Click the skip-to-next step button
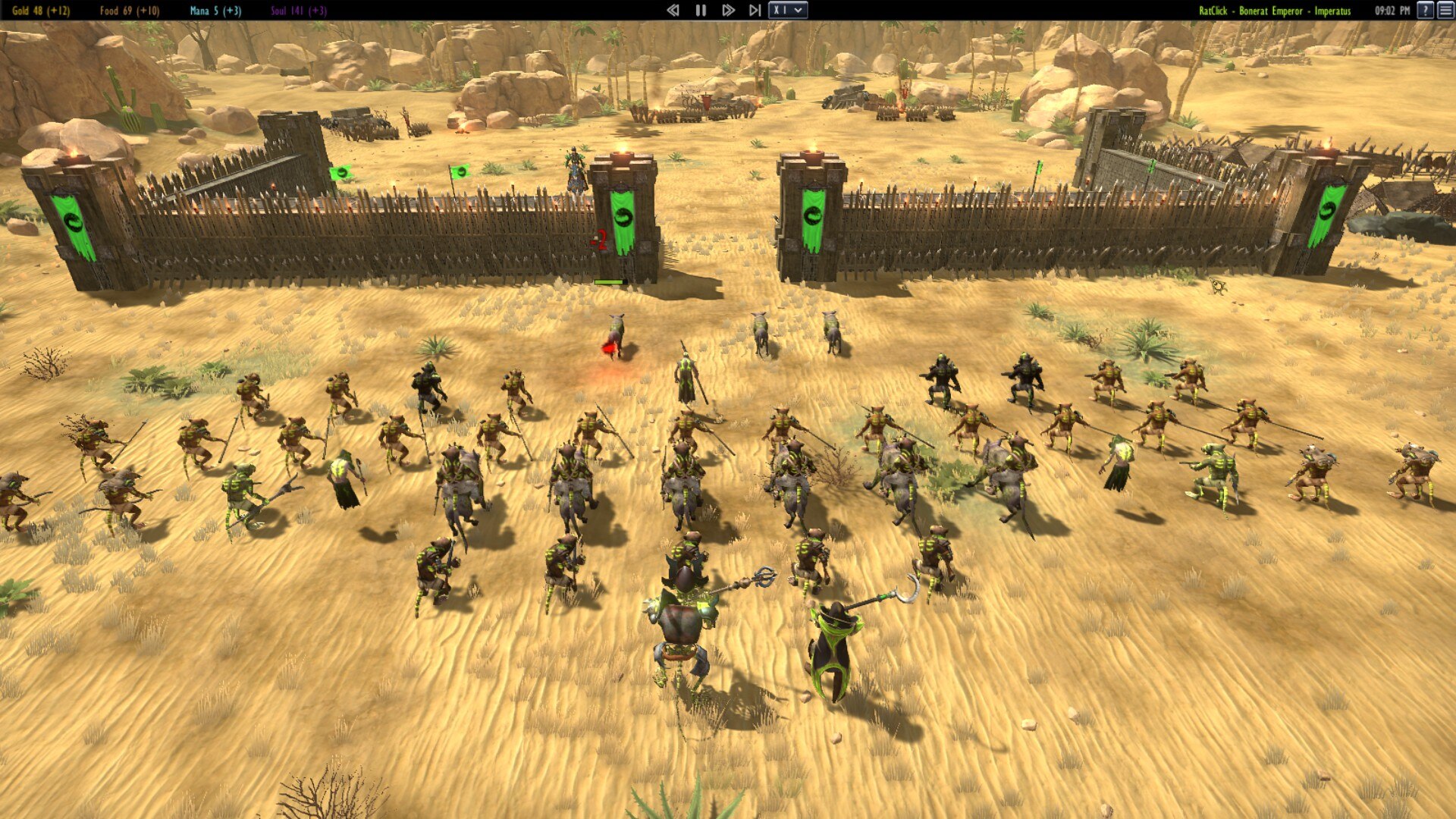Screen dimensions: 1456x819 tap(755, 11)
